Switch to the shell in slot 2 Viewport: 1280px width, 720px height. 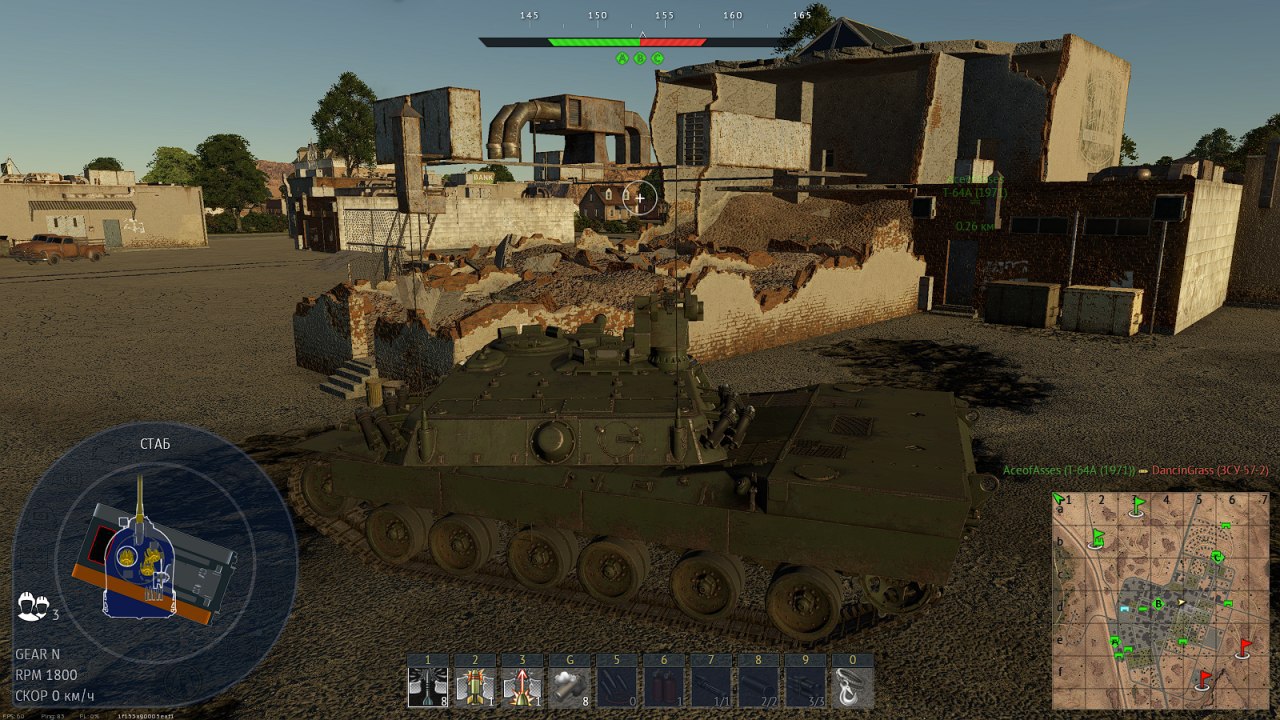pyautogui.click(x=475, y=687)
